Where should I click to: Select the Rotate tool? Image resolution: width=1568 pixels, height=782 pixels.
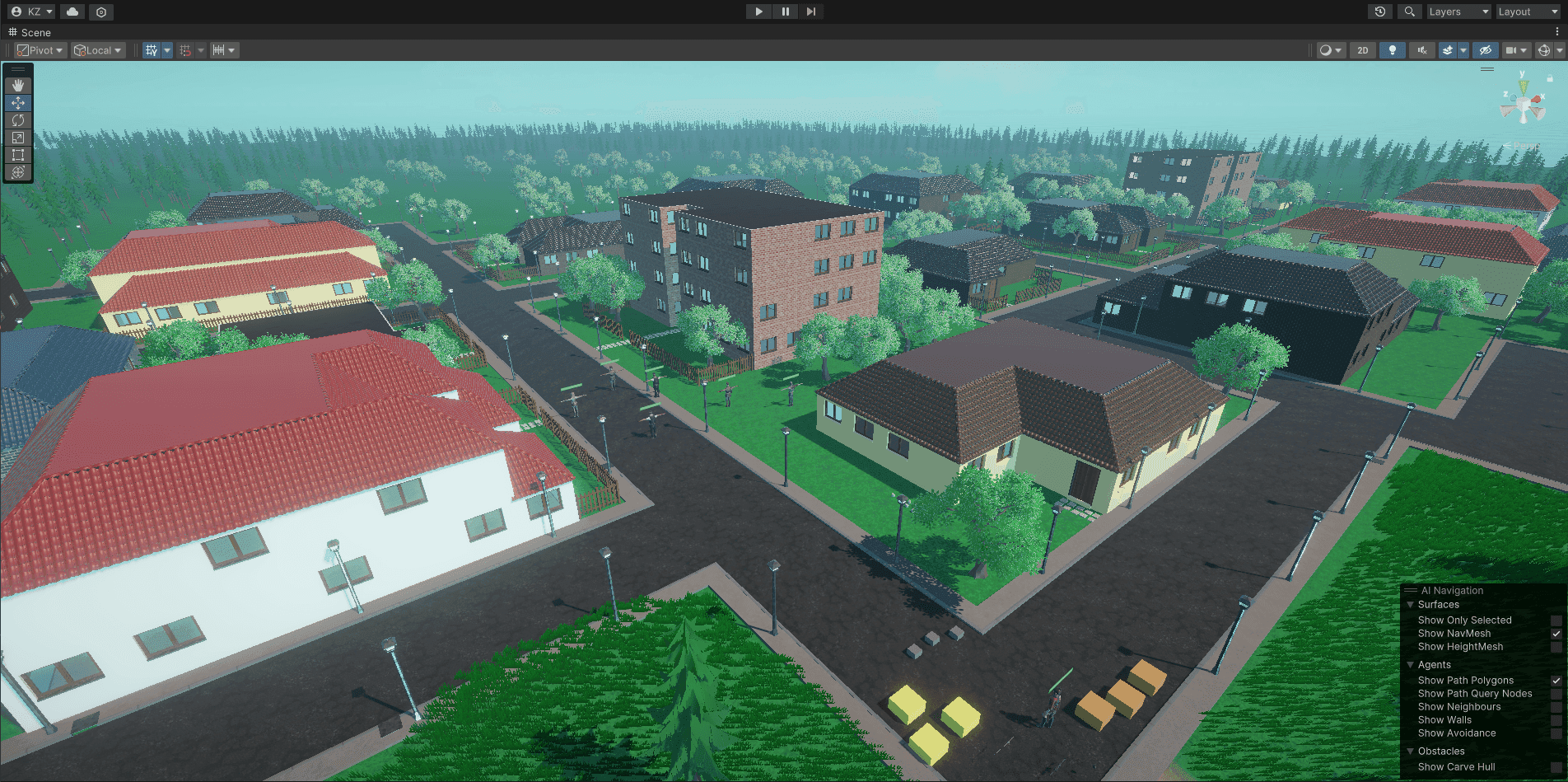18,120
